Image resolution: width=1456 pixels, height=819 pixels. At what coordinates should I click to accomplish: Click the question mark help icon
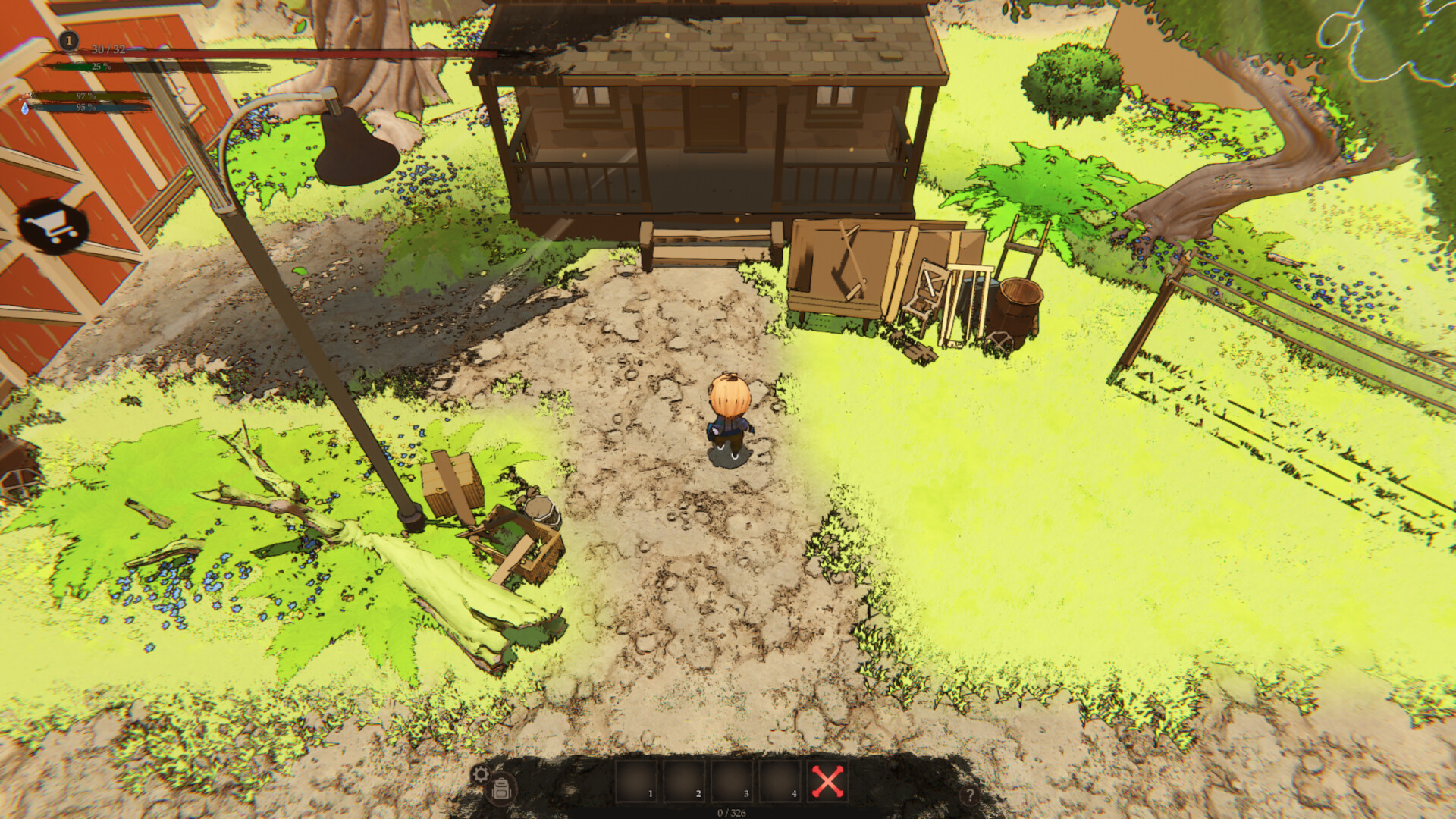[x=971, y=793]
